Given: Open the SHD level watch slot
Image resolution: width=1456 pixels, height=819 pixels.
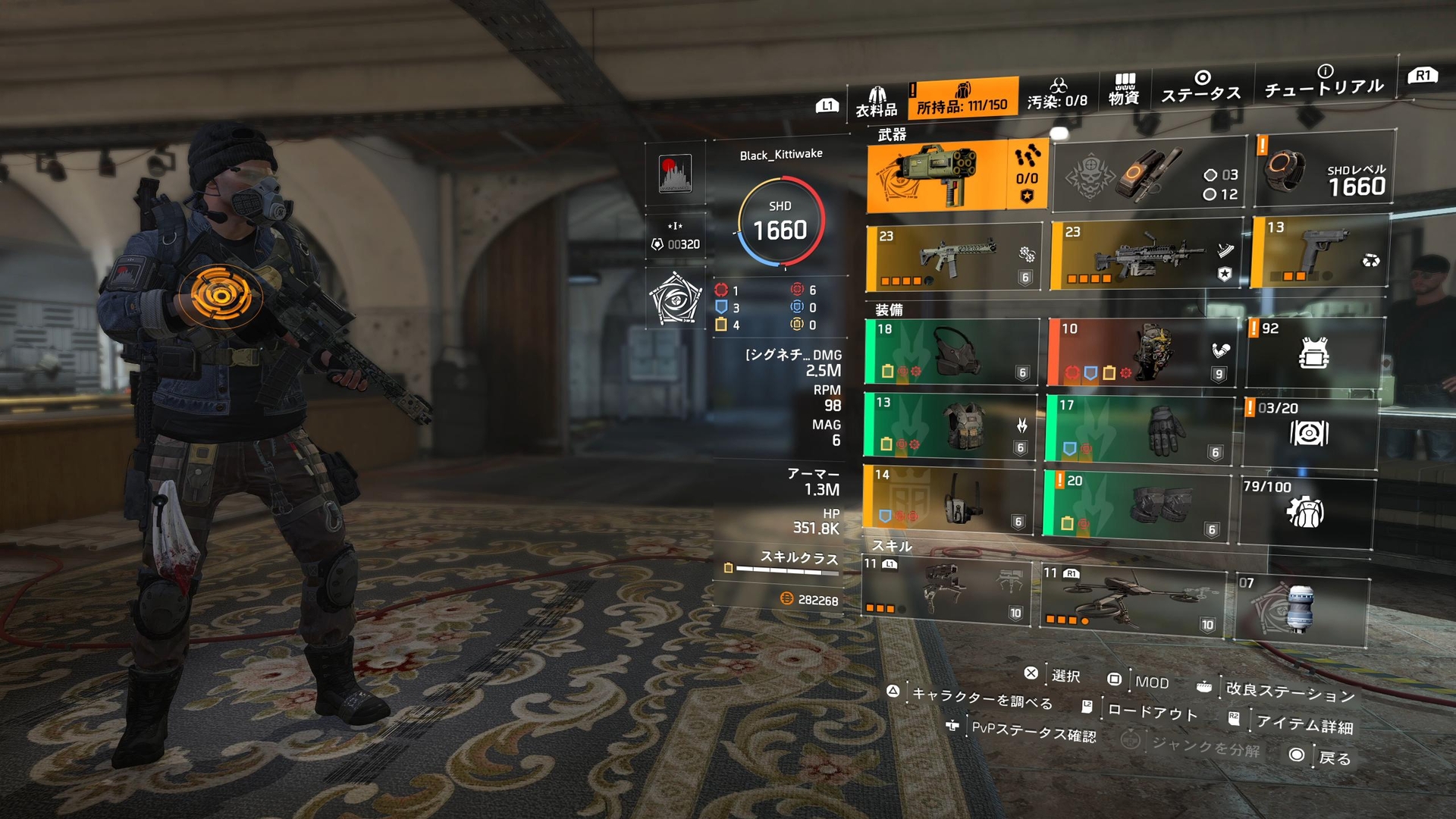Looking at the screenshot, I should tap(1325, 169).
